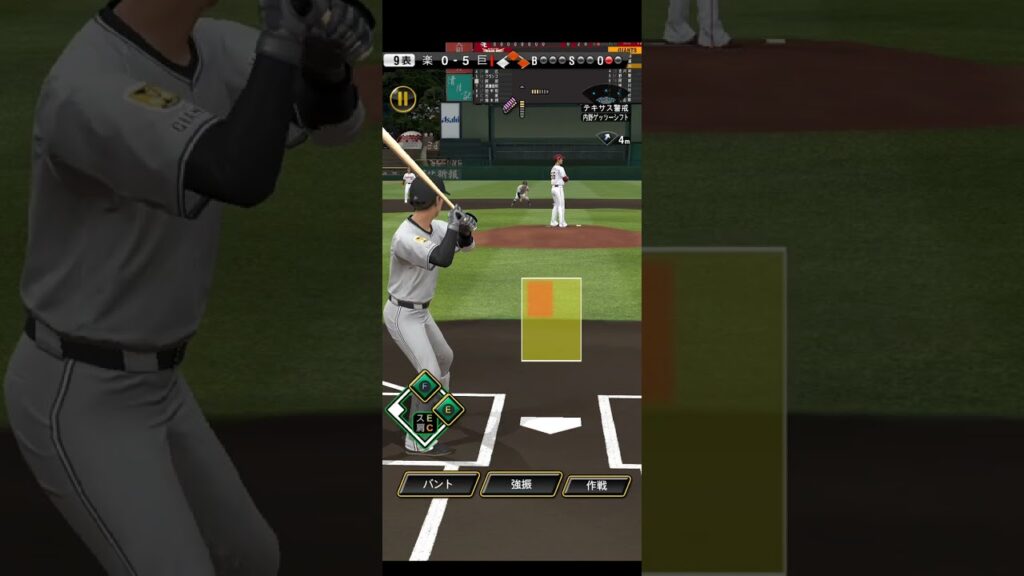
Task: Select the 強振 (power swing) button
Action: tap(520, 485)
